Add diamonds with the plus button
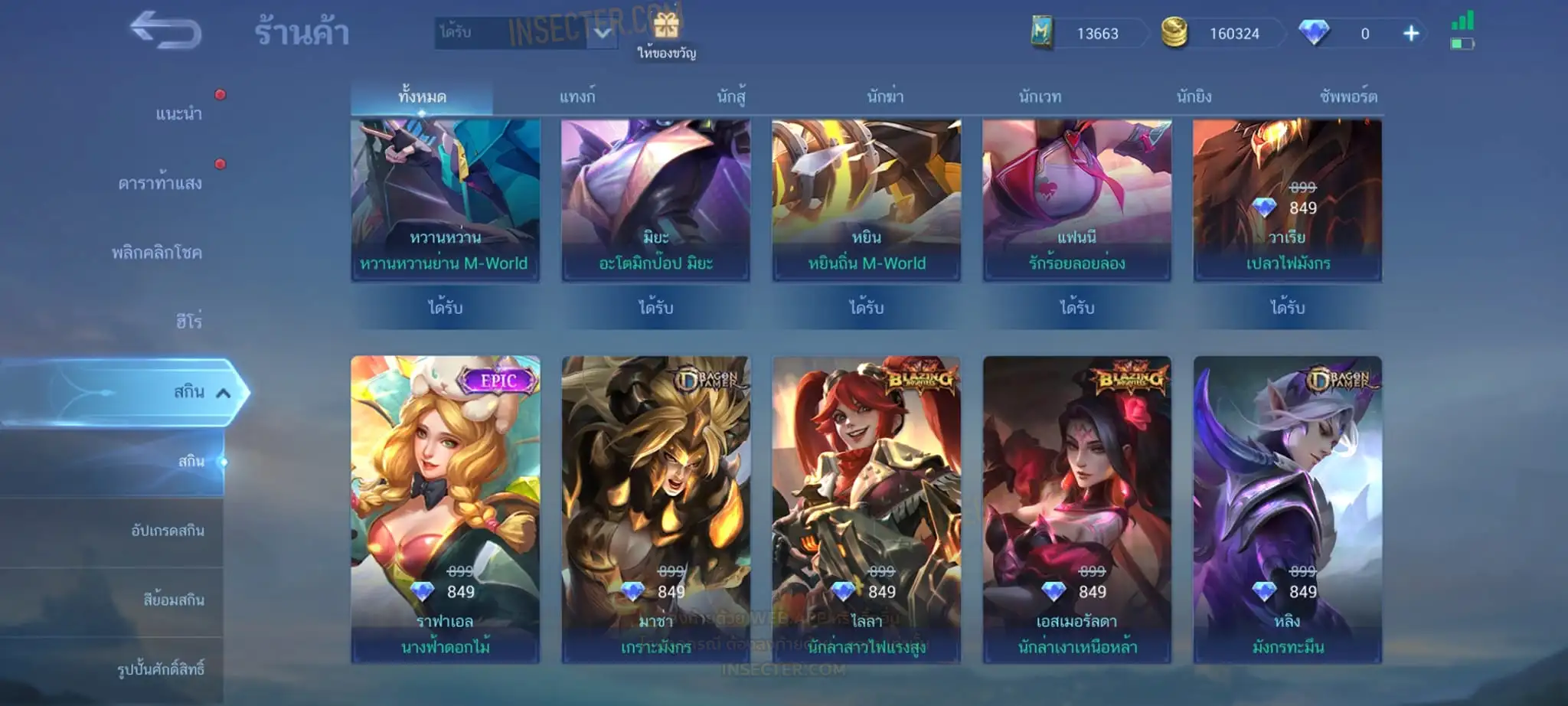 point(1411,34)
